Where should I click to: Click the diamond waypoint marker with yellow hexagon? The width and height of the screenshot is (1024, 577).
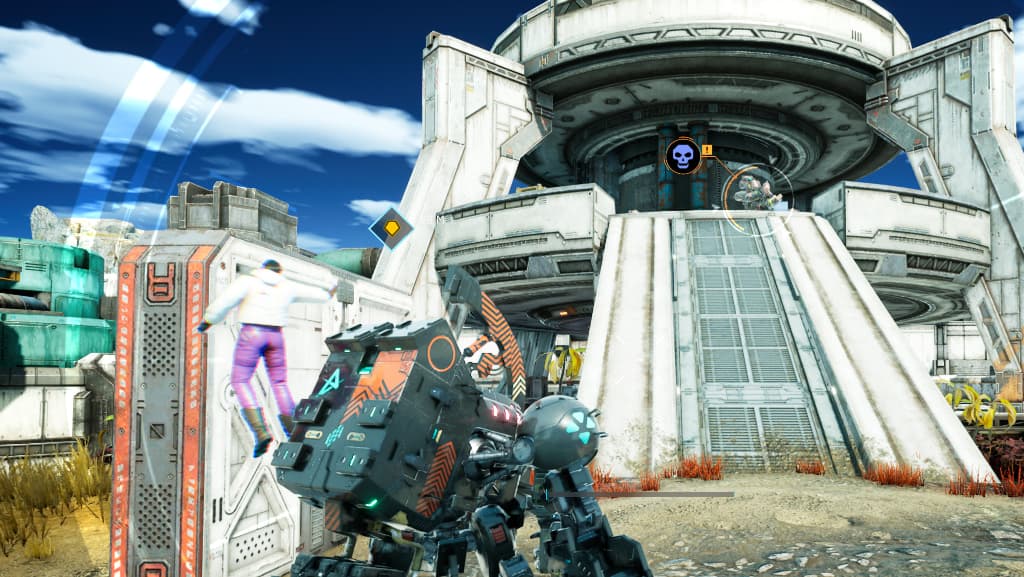point(391,228)
